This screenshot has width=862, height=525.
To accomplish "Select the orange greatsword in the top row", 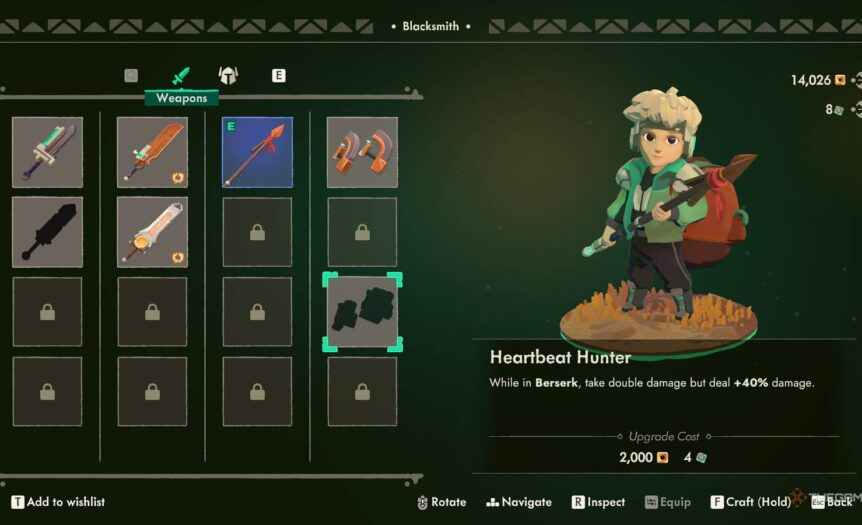I will [x=152, y=152].
